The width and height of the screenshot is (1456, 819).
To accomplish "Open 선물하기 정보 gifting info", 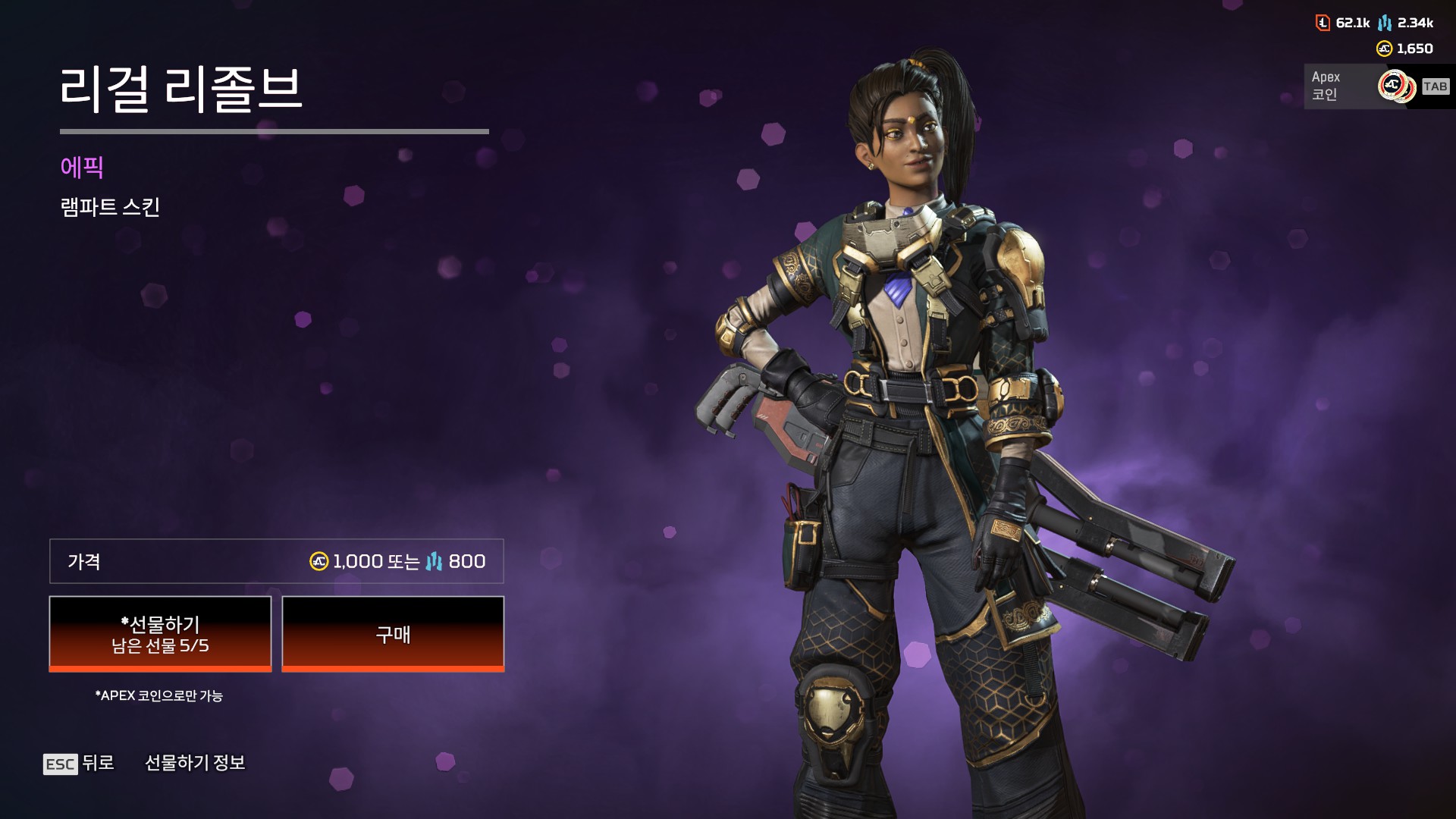I will coord(195,763).
